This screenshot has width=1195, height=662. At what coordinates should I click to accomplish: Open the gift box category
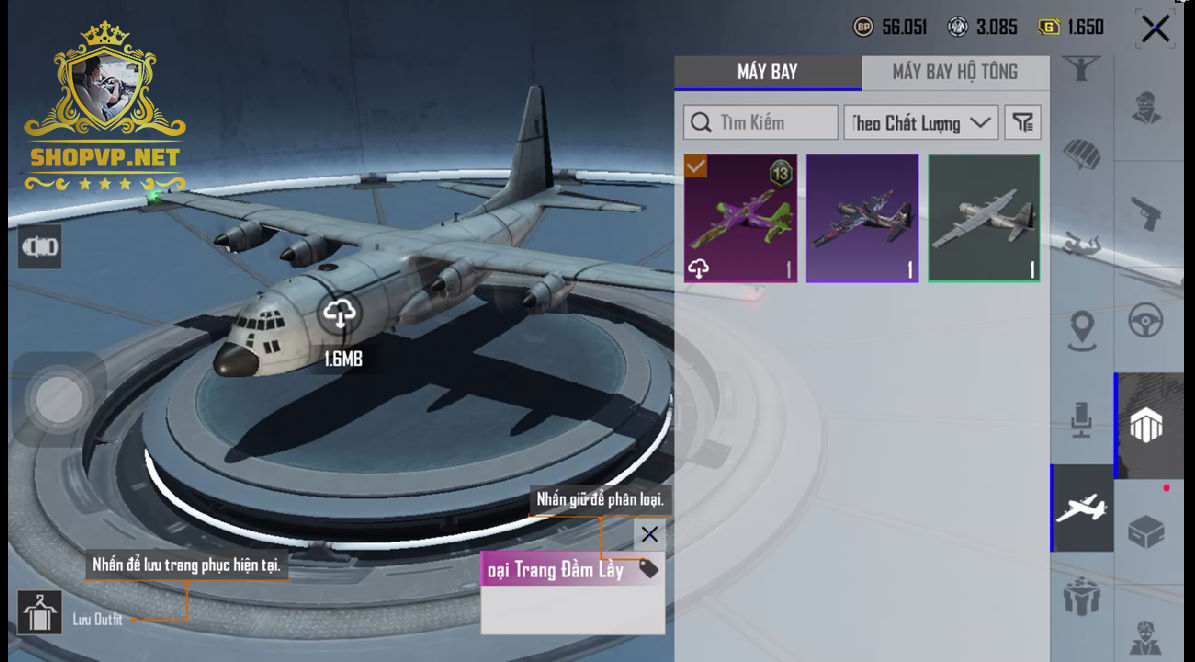[1081, 598]
